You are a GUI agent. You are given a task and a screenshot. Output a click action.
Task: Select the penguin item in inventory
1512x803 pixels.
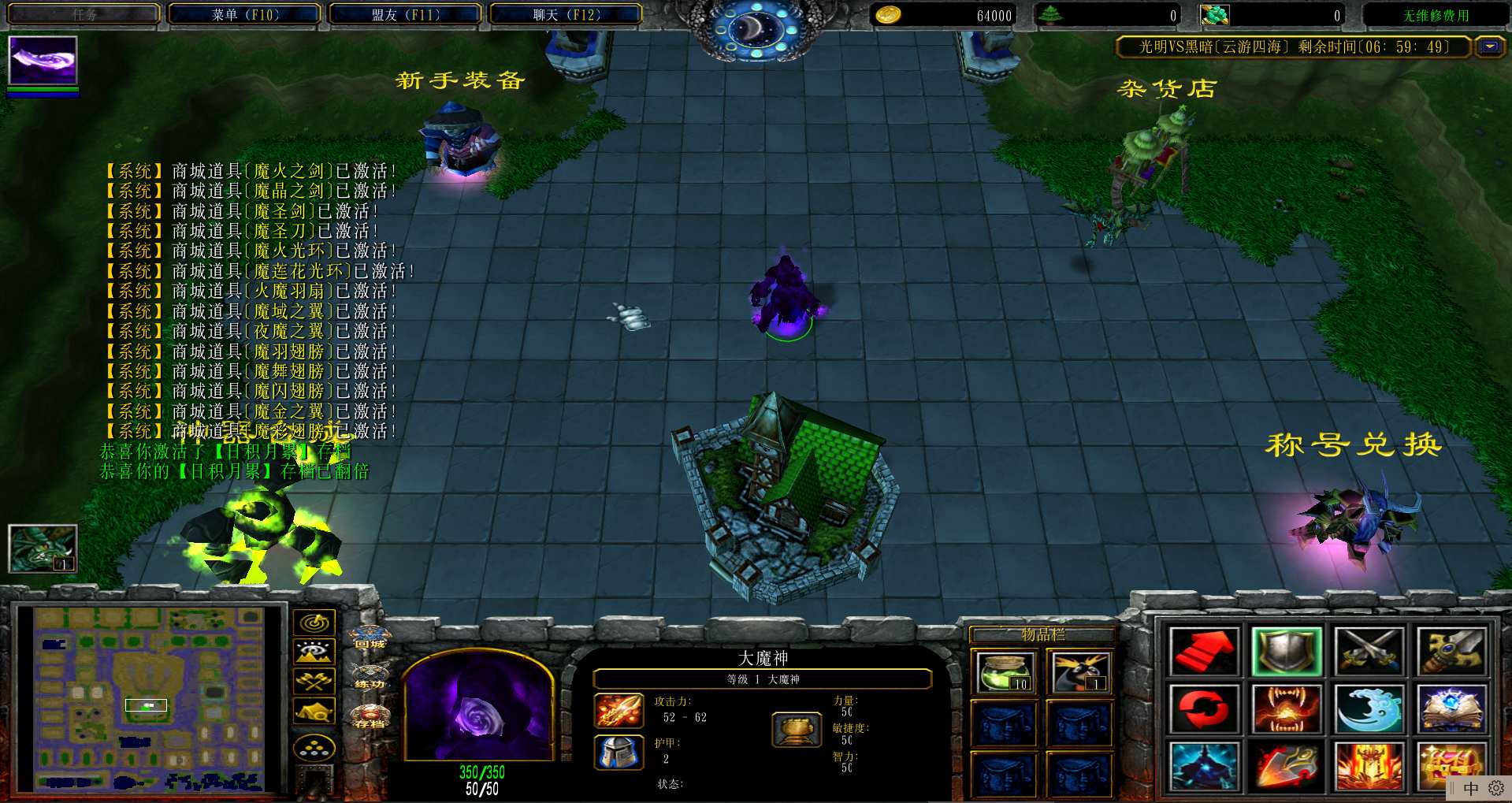point(1079,672)
